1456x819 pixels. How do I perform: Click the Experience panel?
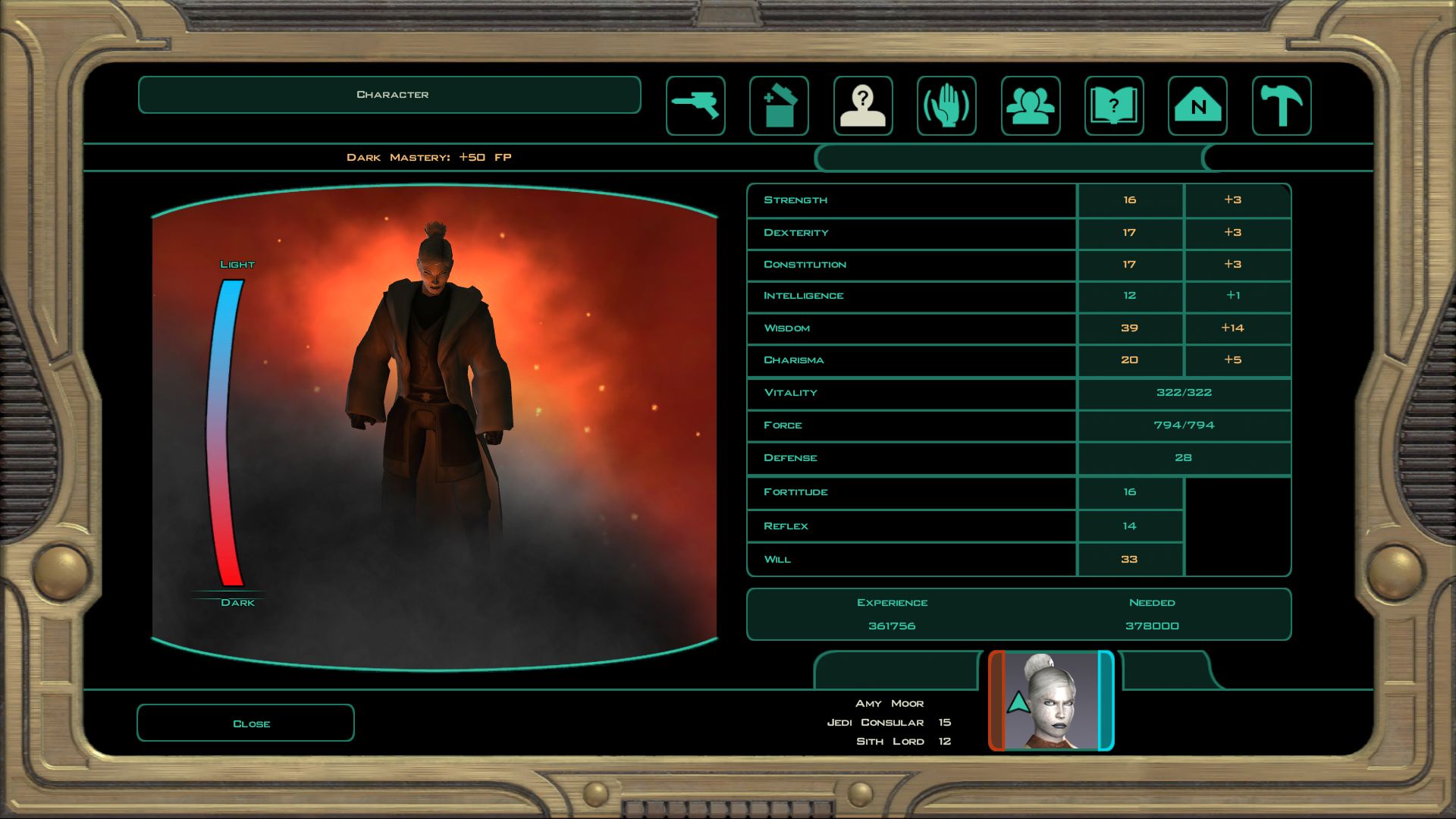coord(1018,614)
